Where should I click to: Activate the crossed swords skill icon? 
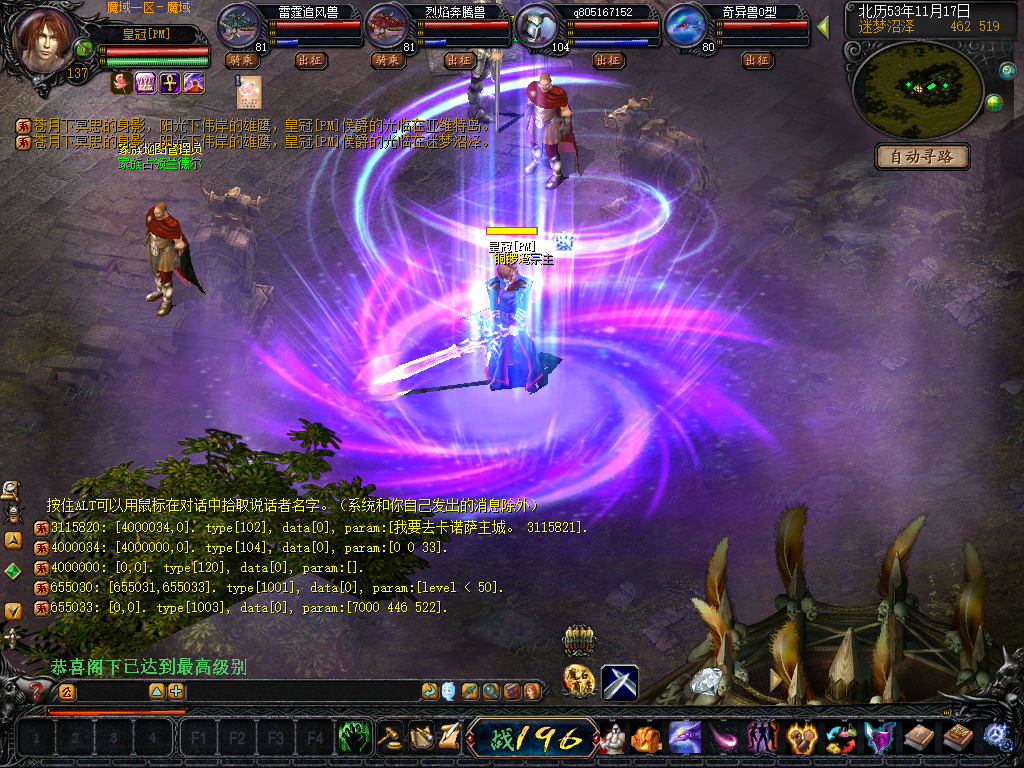(620, 682)
